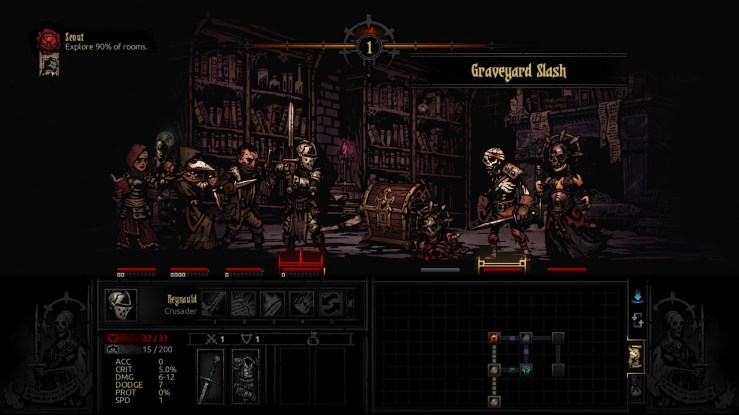Select the move/swap position skill
Screen dimensions: 739x415
[331, 304]
